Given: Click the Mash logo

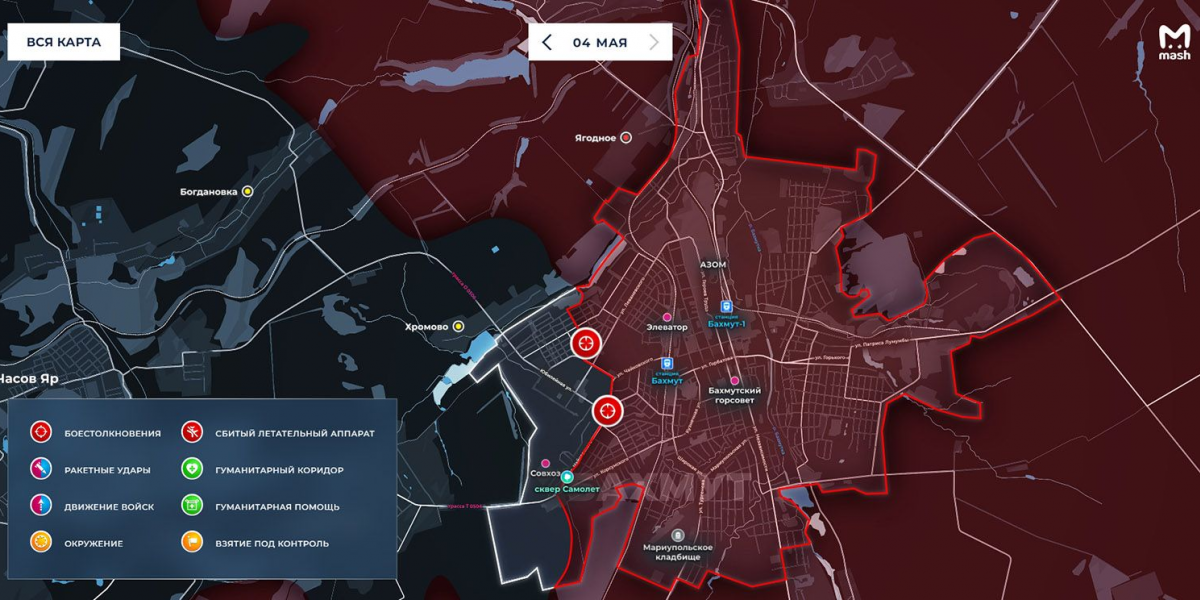Looking at the screenshot, I should 1174,43.
